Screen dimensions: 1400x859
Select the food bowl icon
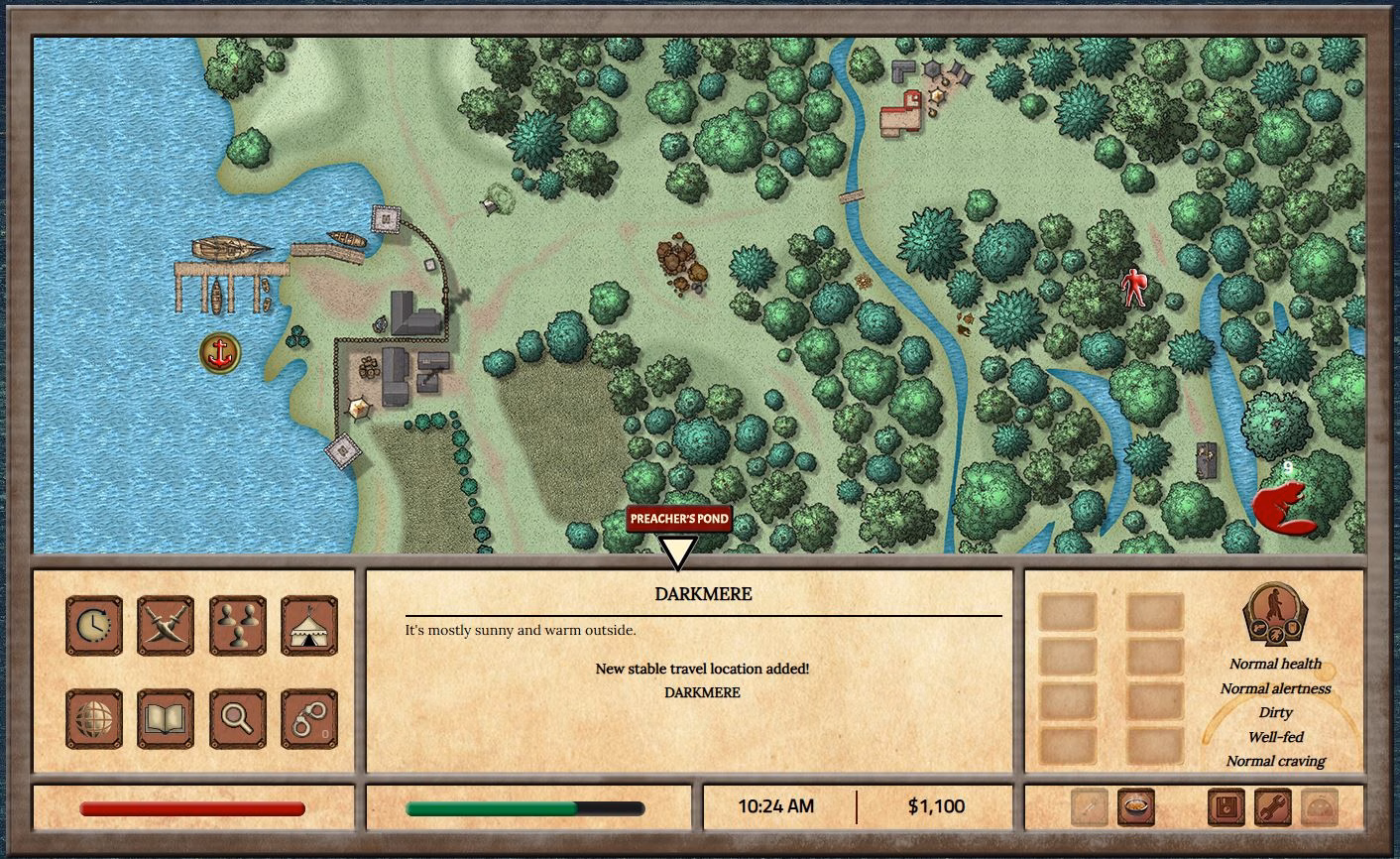[1138, 806]
